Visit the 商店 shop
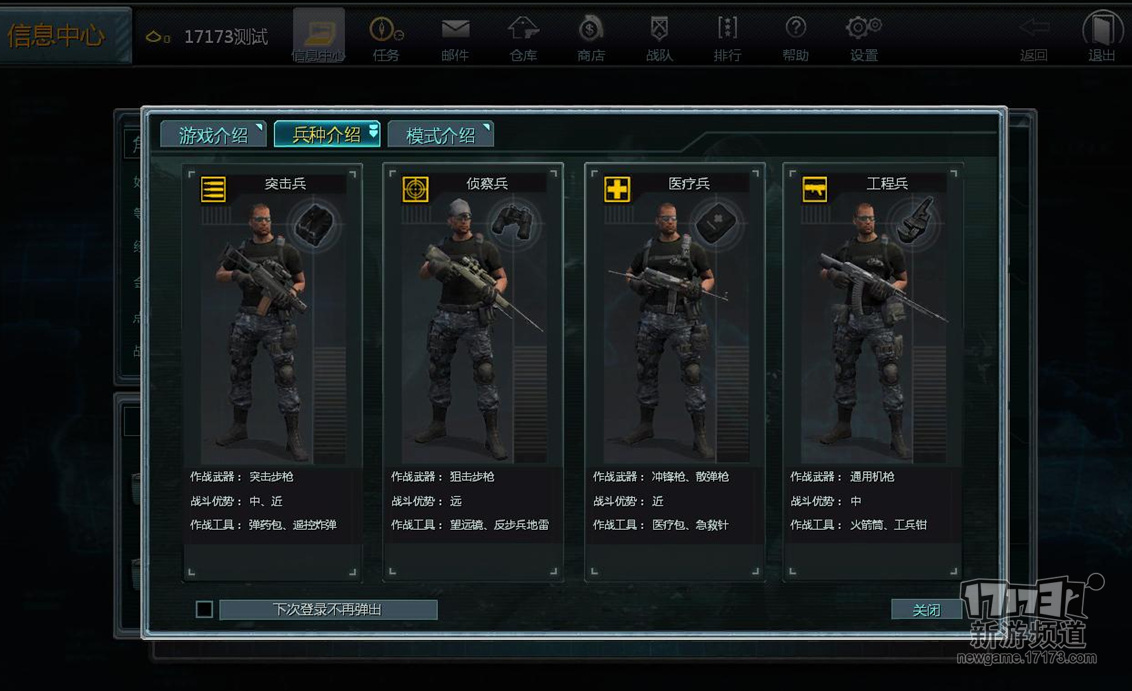This screenshot has width=1132, height=691. coord(591,37)
